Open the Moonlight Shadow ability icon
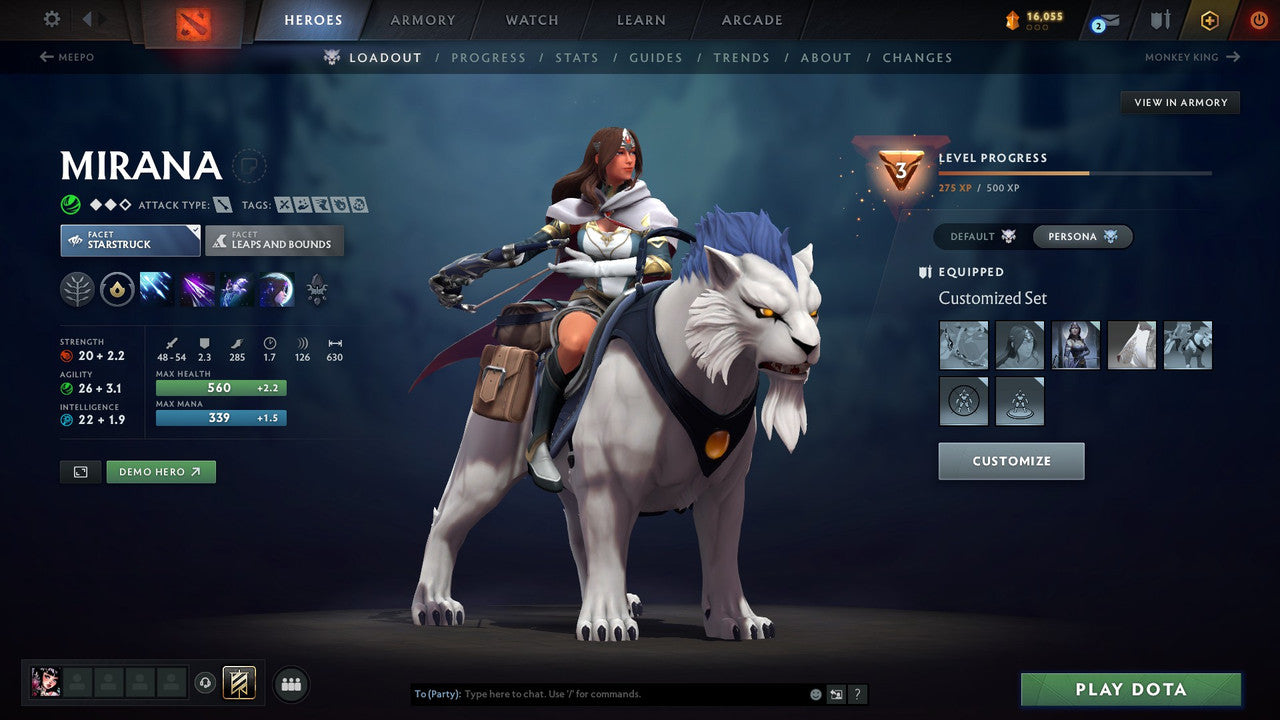The height and width of the screenshot is (720, 1280). pyautogui.click(x=277, y=289)
